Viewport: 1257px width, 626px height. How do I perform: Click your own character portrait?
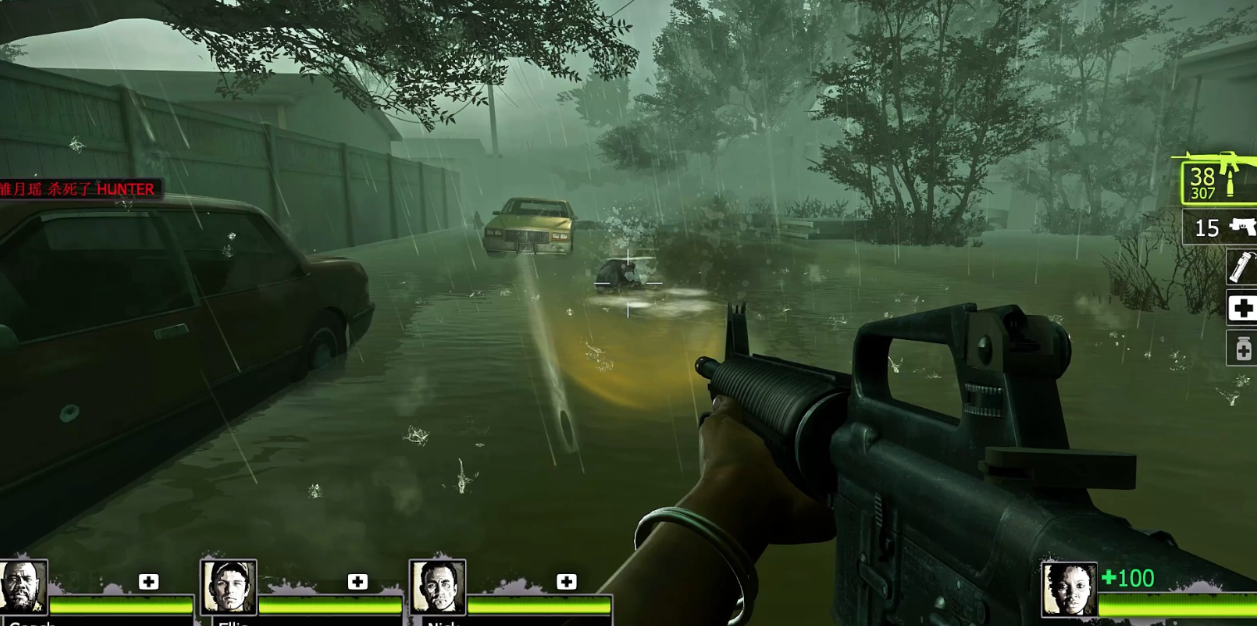point(1068,589)
